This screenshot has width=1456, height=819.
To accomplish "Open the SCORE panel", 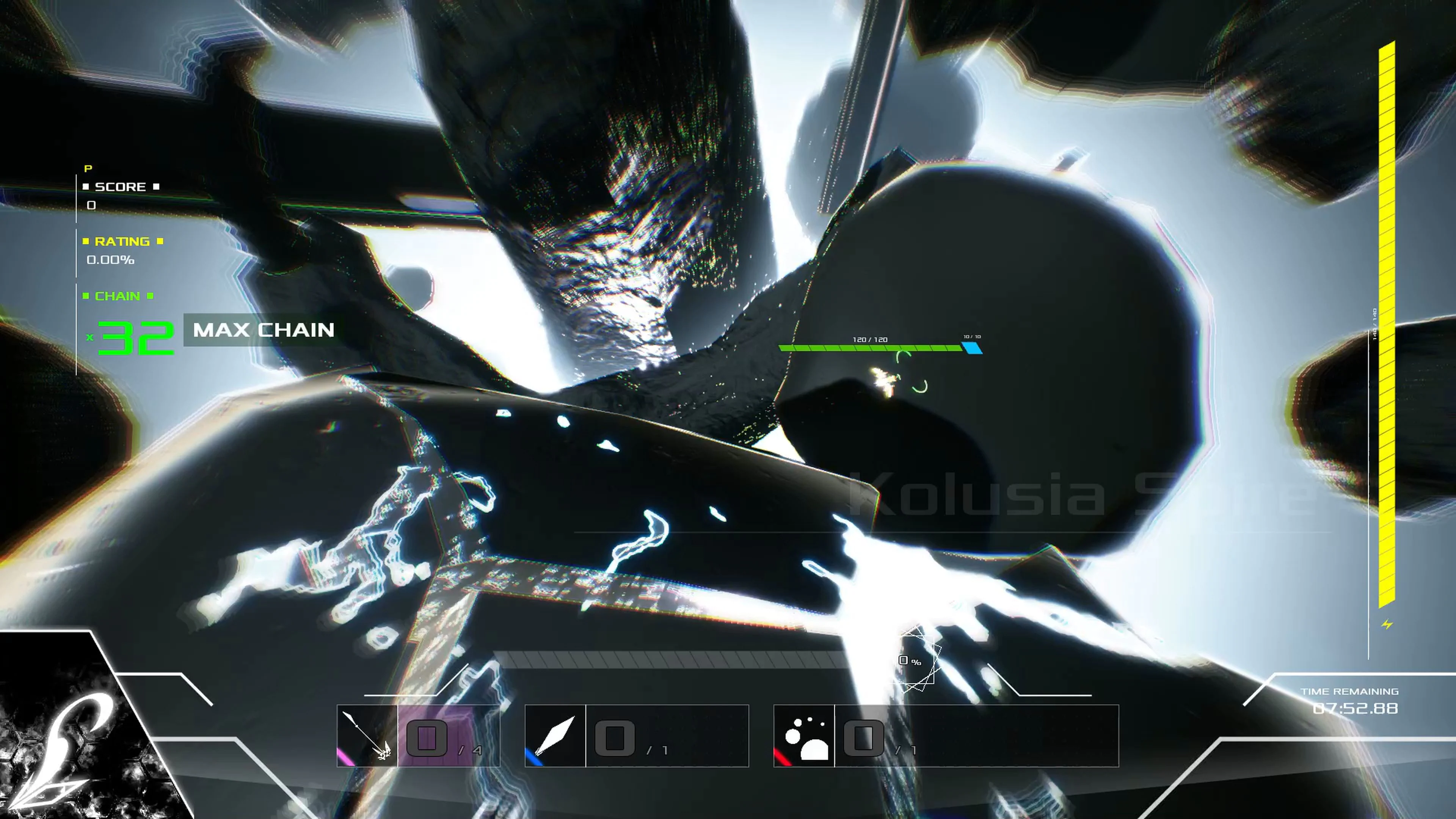I will (121, 187).
